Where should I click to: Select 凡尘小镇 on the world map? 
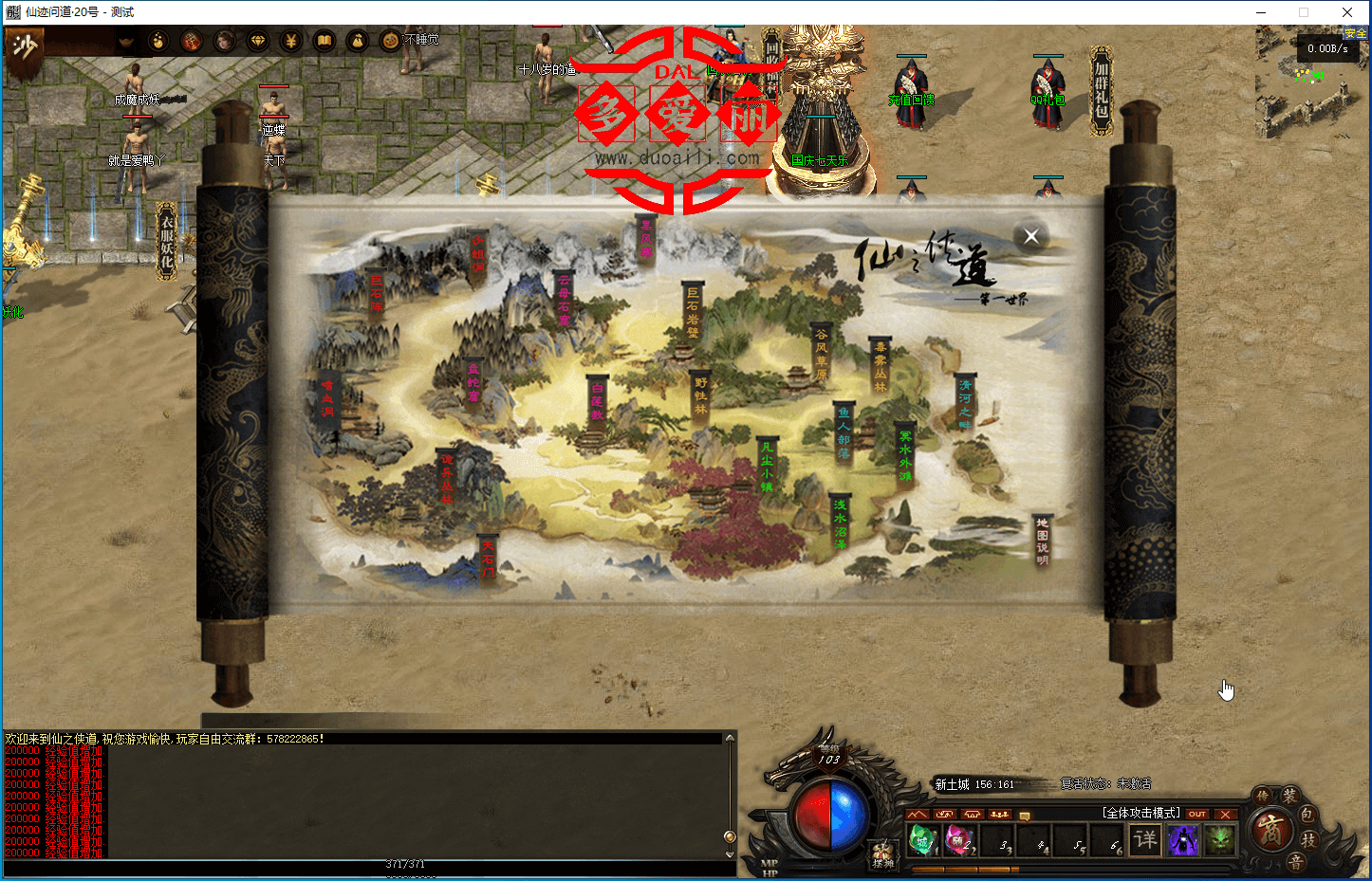pyautogui.click(x=767, y=466)
